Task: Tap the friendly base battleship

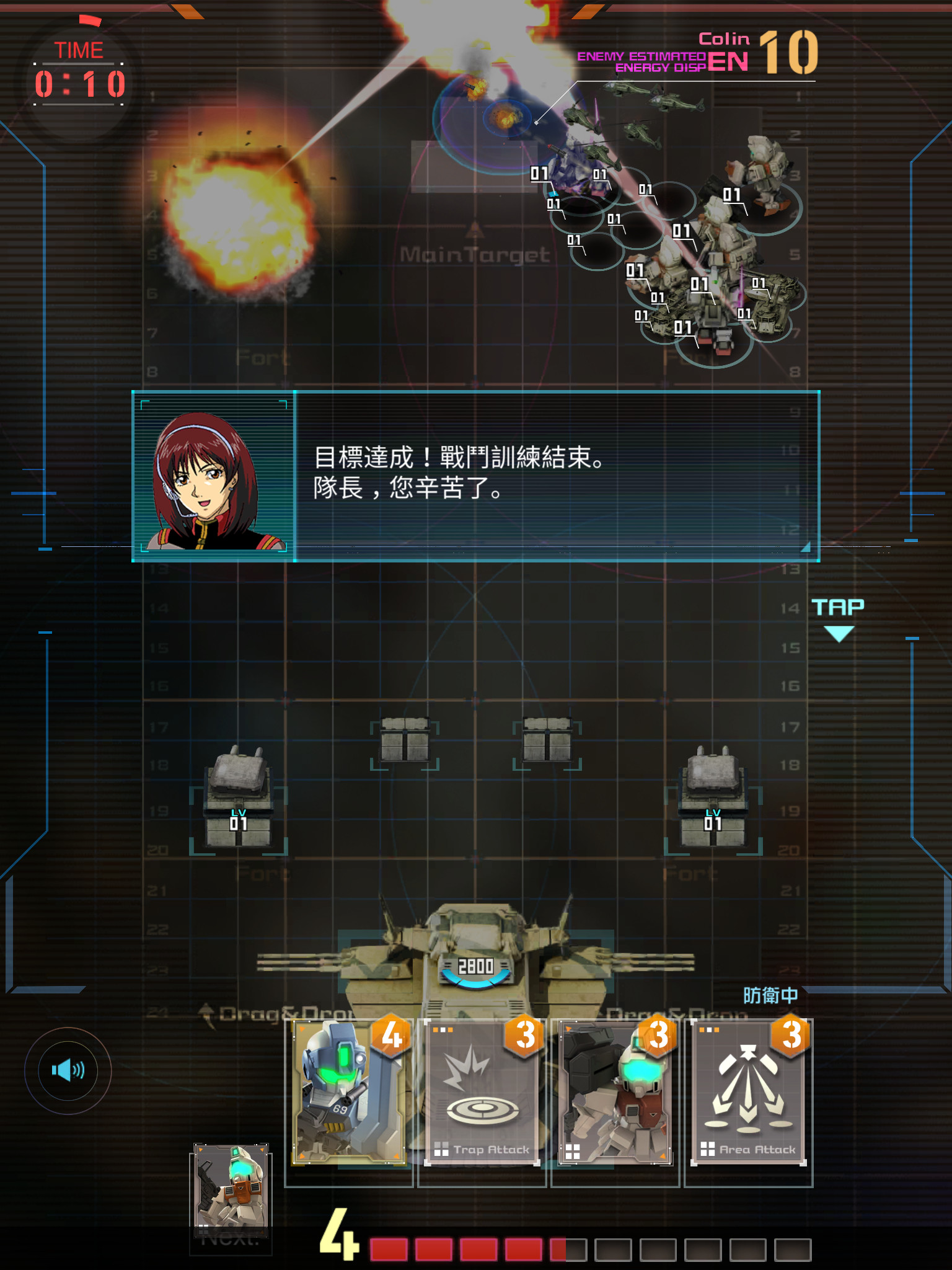Action: point(476,967)
